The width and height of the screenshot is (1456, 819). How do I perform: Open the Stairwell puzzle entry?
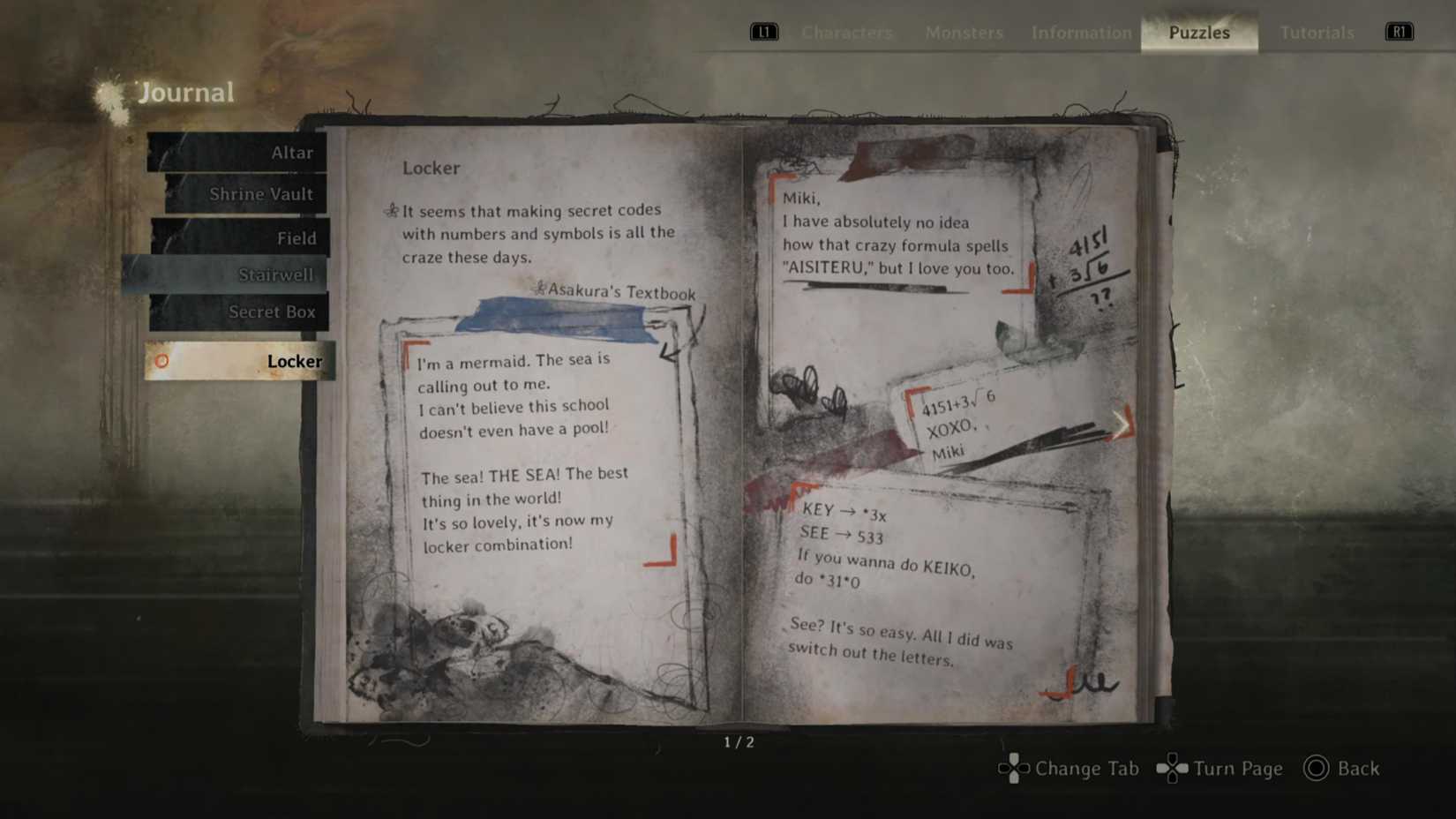pyautogui.click(x=276, y=274)
